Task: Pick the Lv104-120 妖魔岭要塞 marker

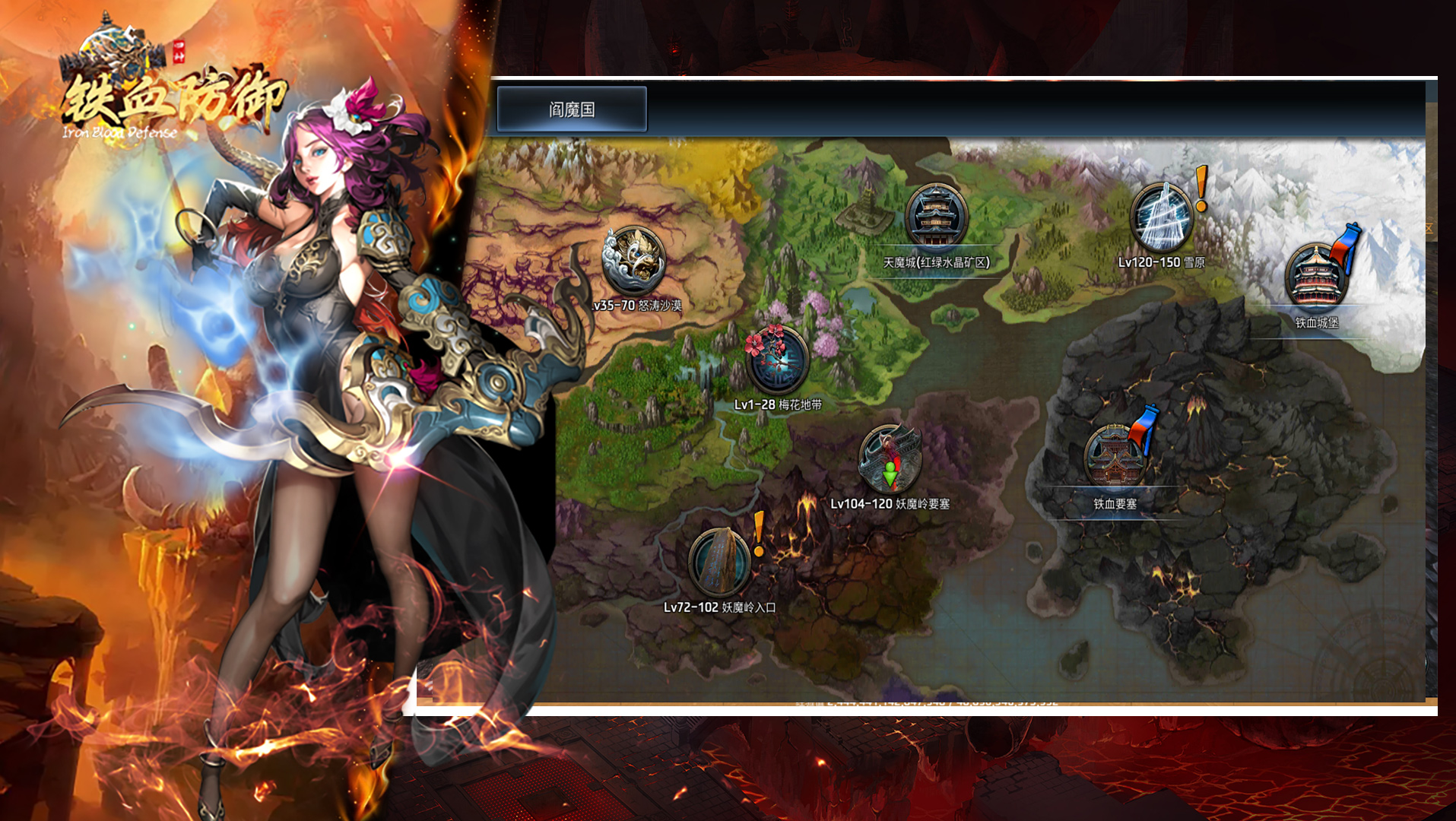Action: [890, 459]
